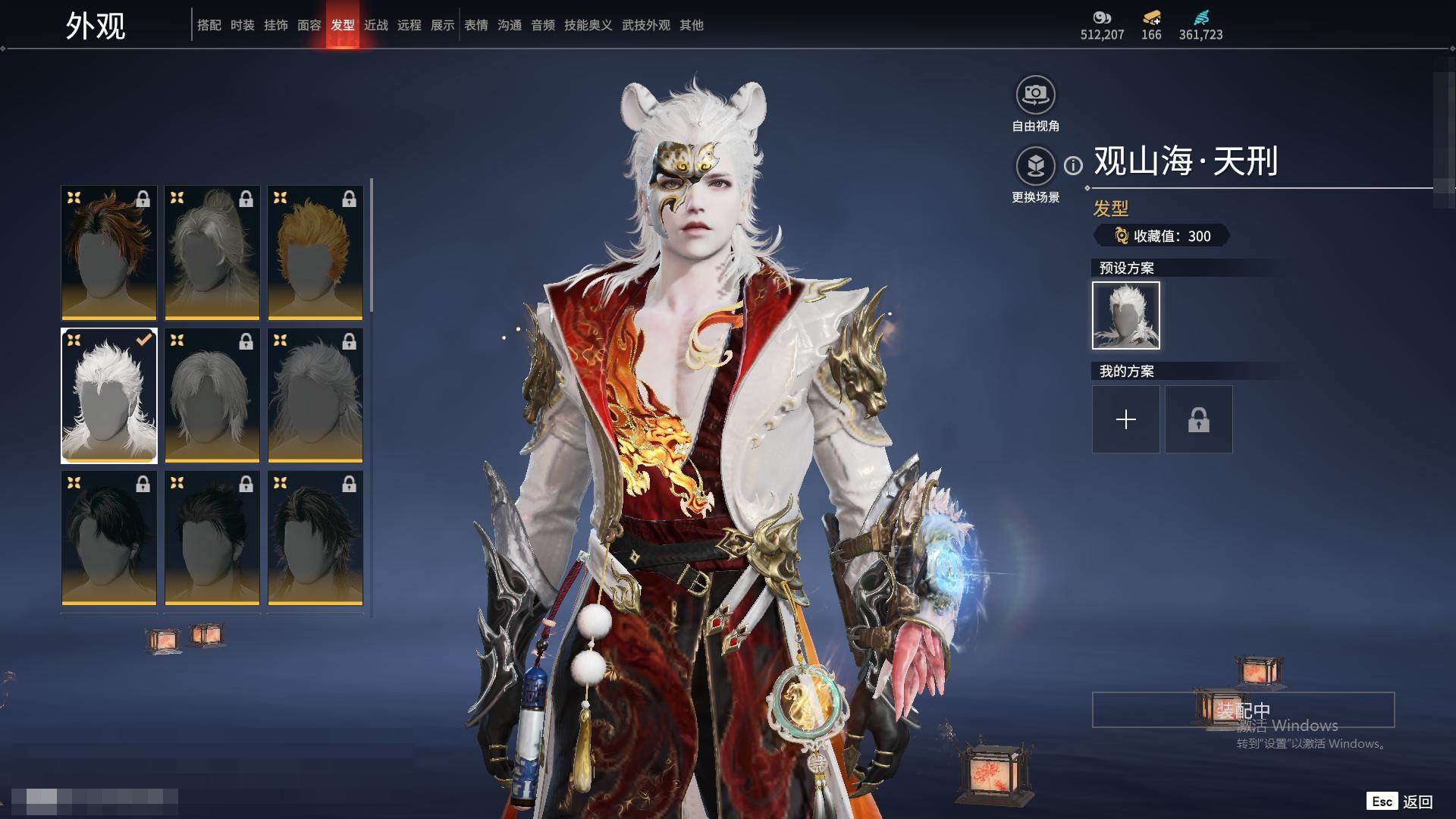Open the 时装 tab
1456x819 pixels.
242,25
